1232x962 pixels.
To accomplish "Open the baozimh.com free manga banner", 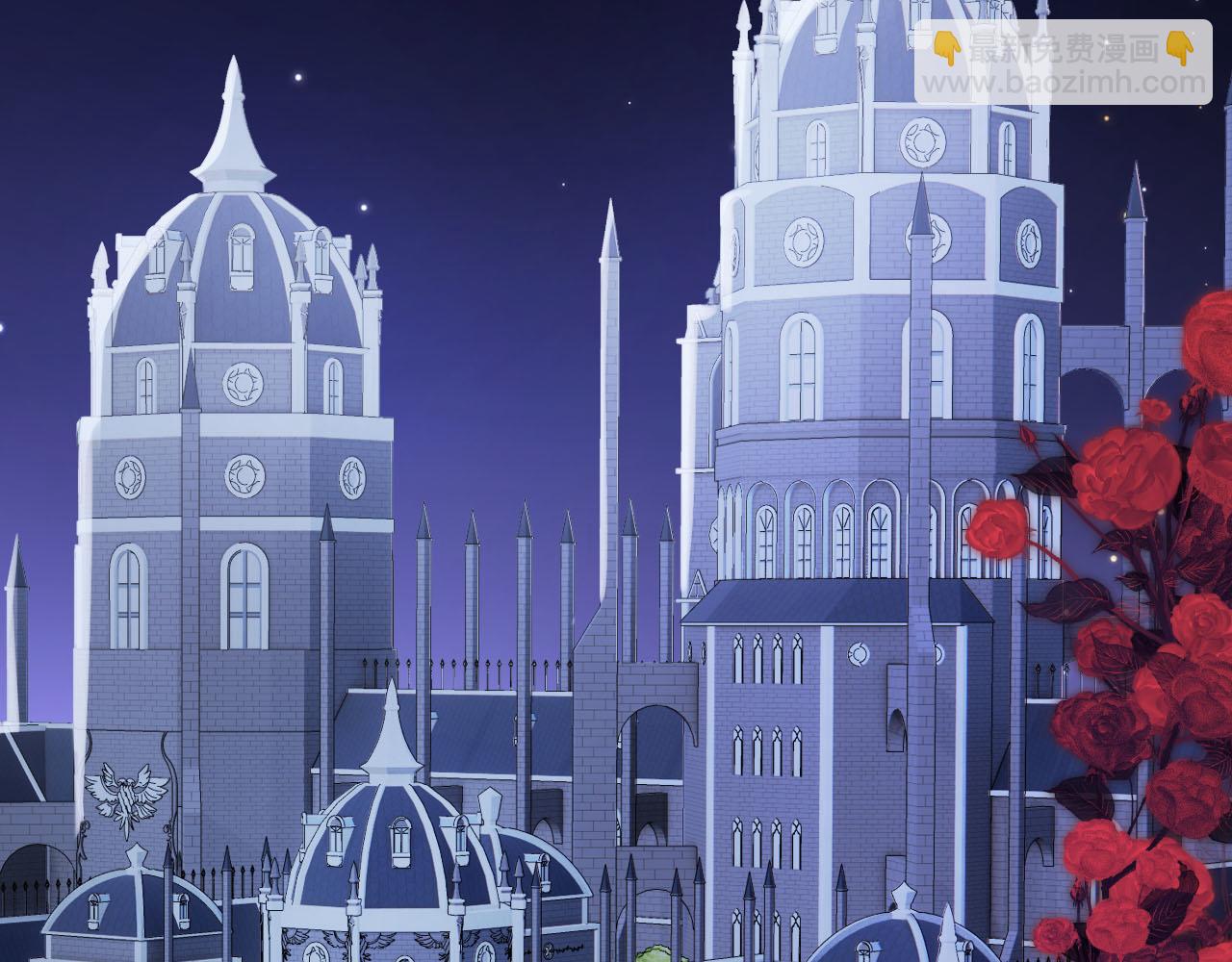I will [1063, 63].
